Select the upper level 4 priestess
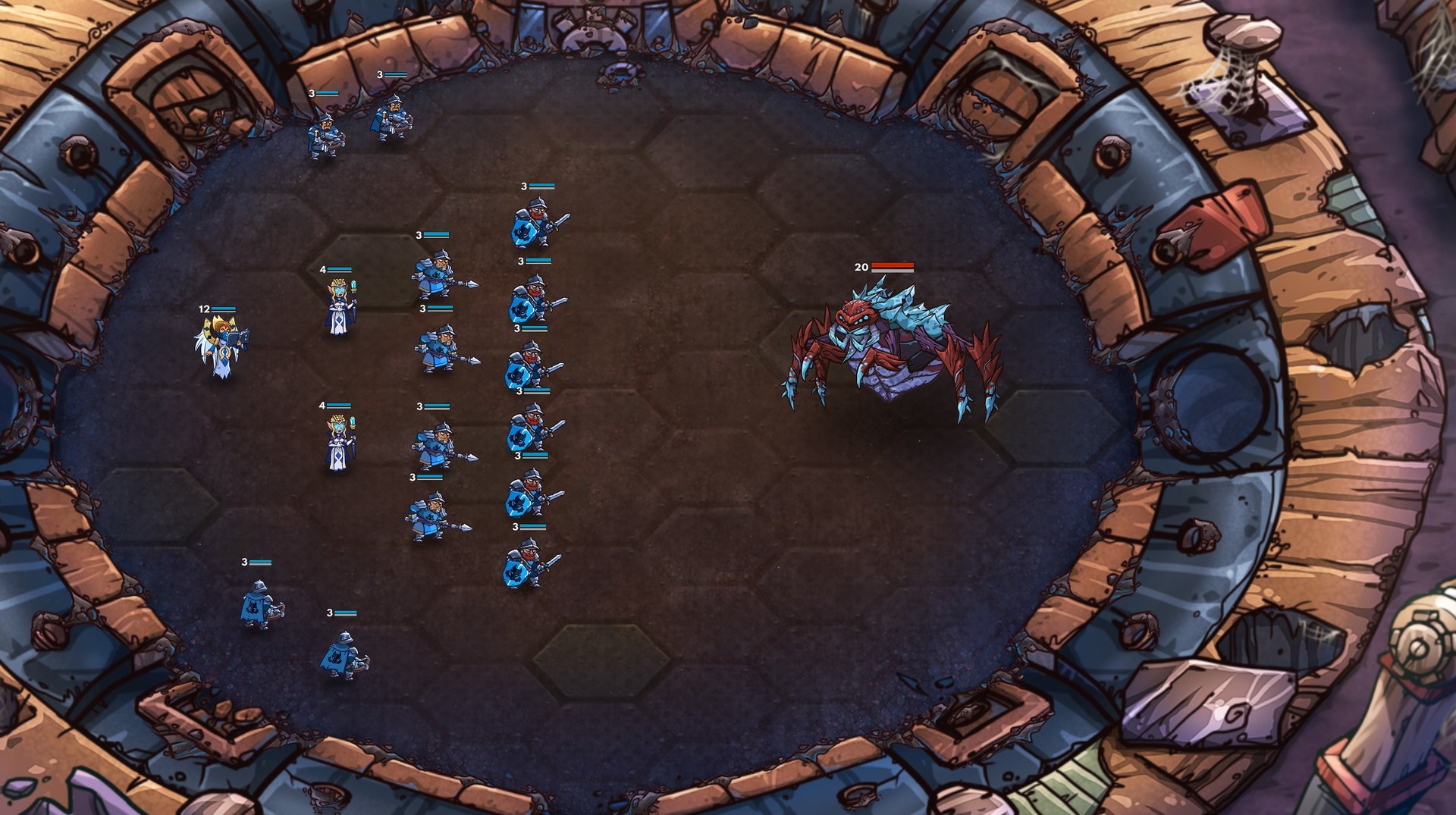1456x815 pixels. pos(341,303)
